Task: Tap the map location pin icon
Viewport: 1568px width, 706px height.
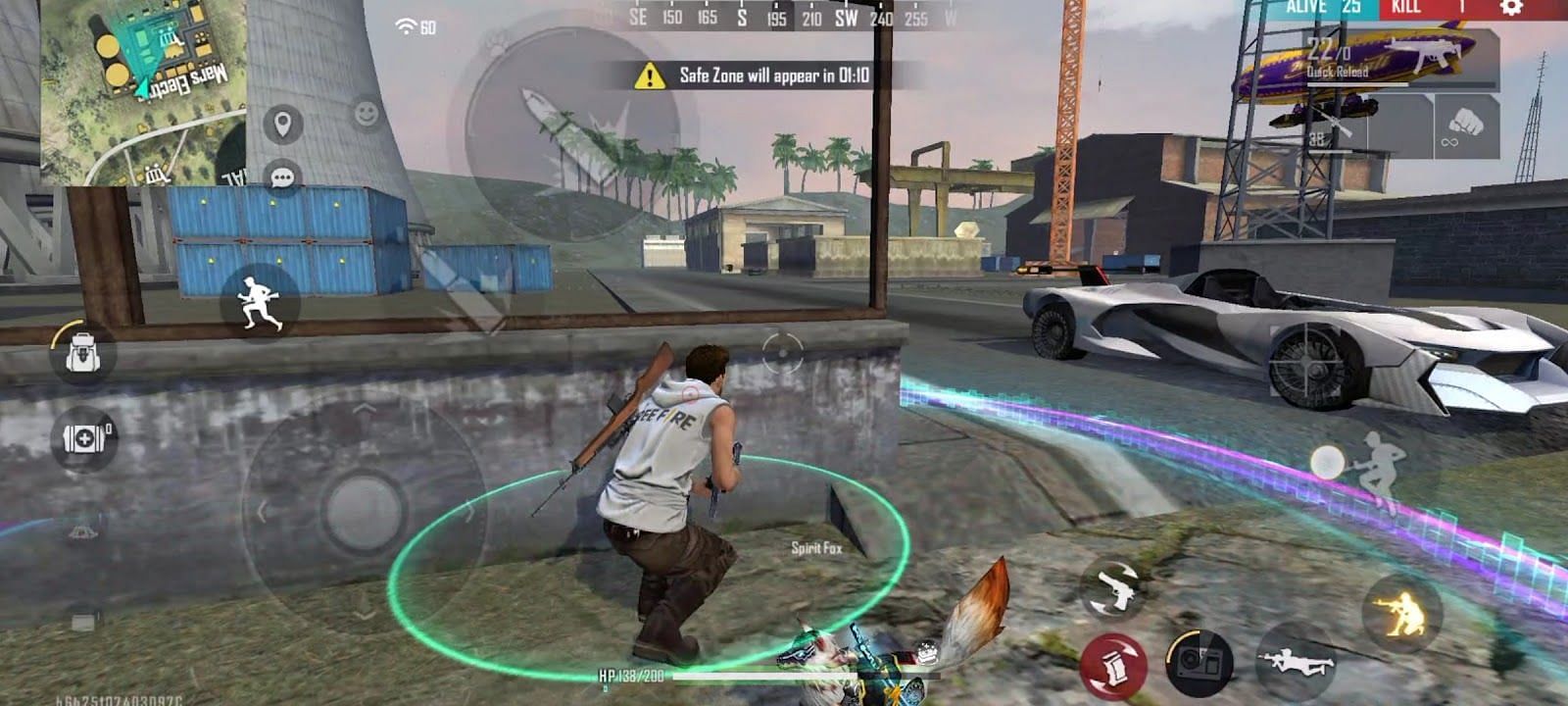Action: click(x=282, y=125)
